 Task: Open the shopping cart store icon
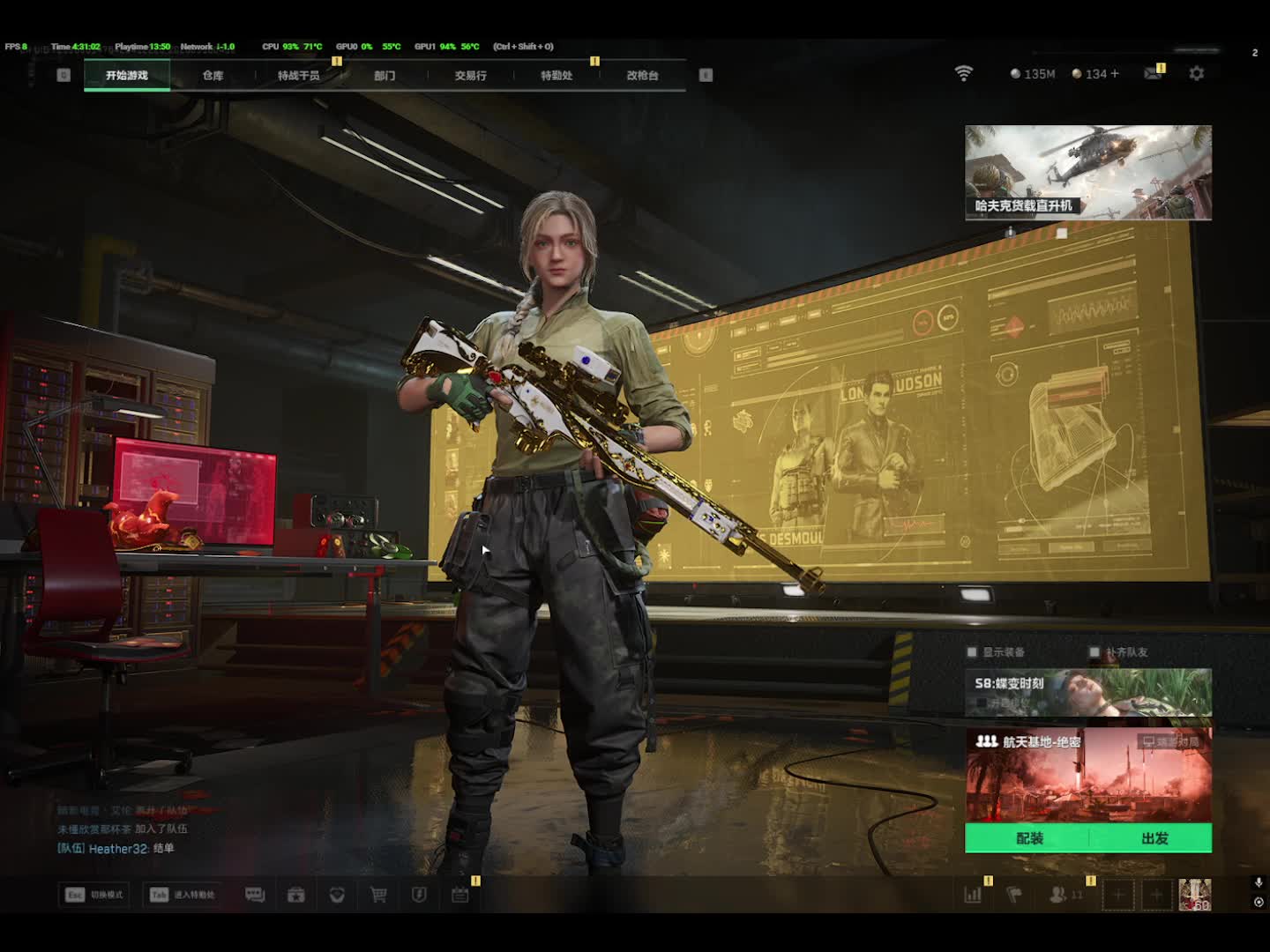pos(378,895)
